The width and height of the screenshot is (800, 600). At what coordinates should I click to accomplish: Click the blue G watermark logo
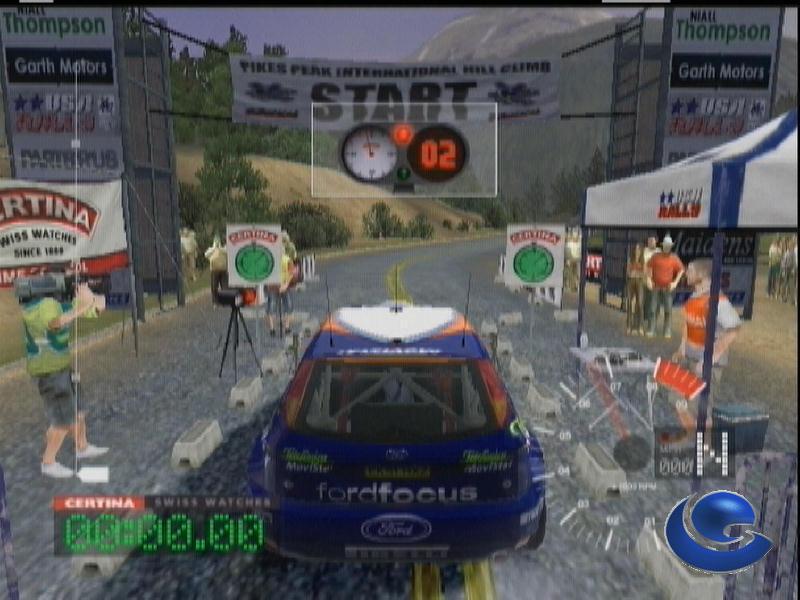[x=716, y=530]
